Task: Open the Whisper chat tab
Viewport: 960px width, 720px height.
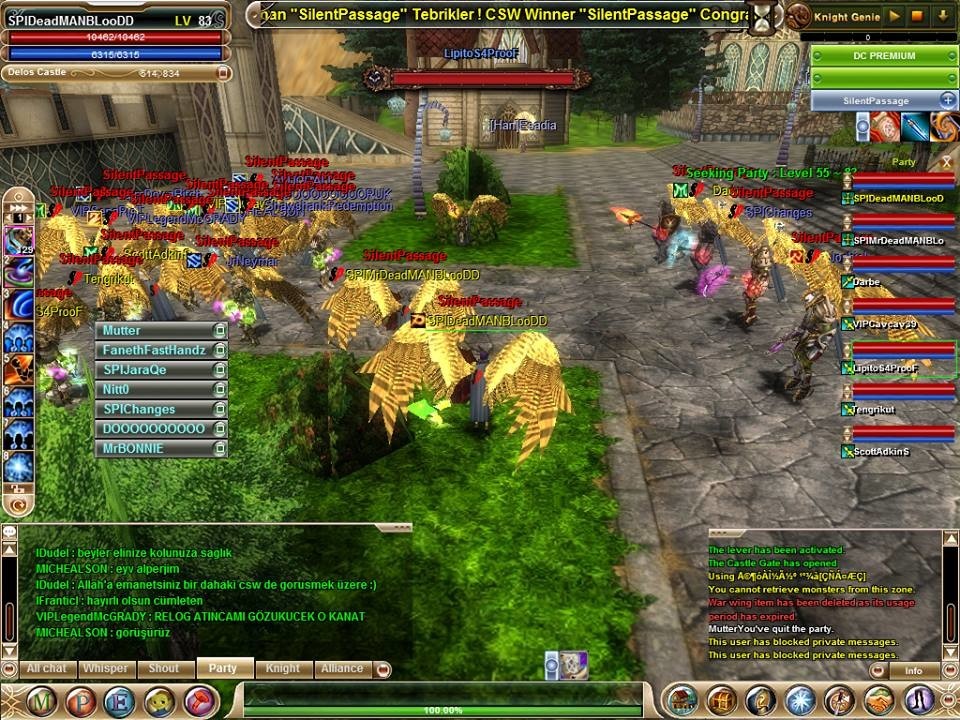Action: click(x=105, y=668)
